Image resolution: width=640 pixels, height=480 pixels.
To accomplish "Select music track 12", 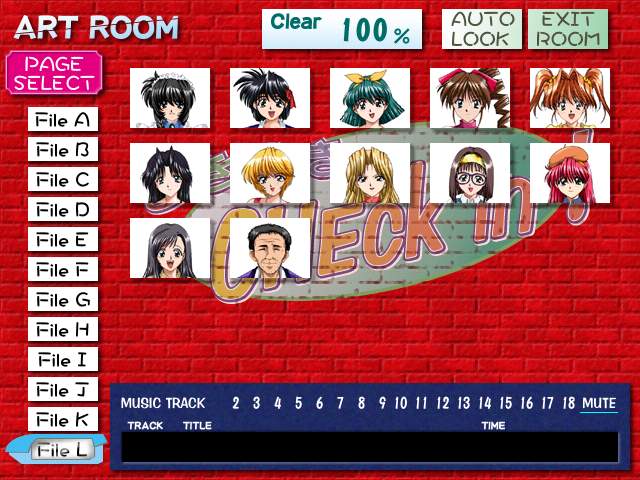I will coord(443,403).
